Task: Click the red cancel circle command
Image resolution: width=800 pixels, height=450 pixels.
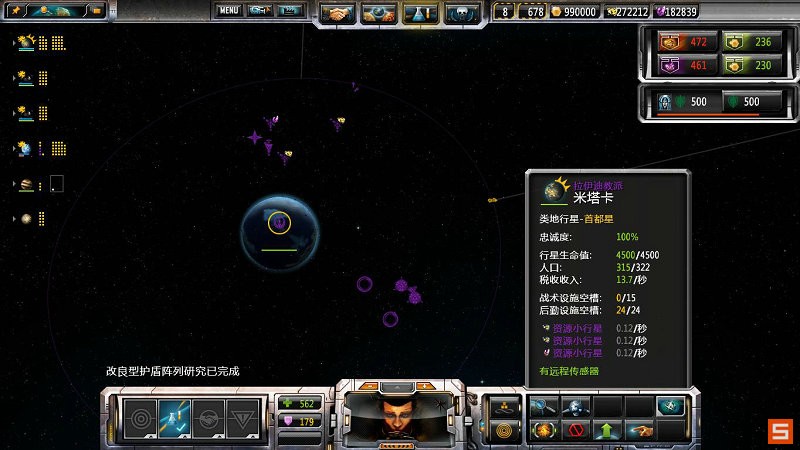Action: point(575,431)
